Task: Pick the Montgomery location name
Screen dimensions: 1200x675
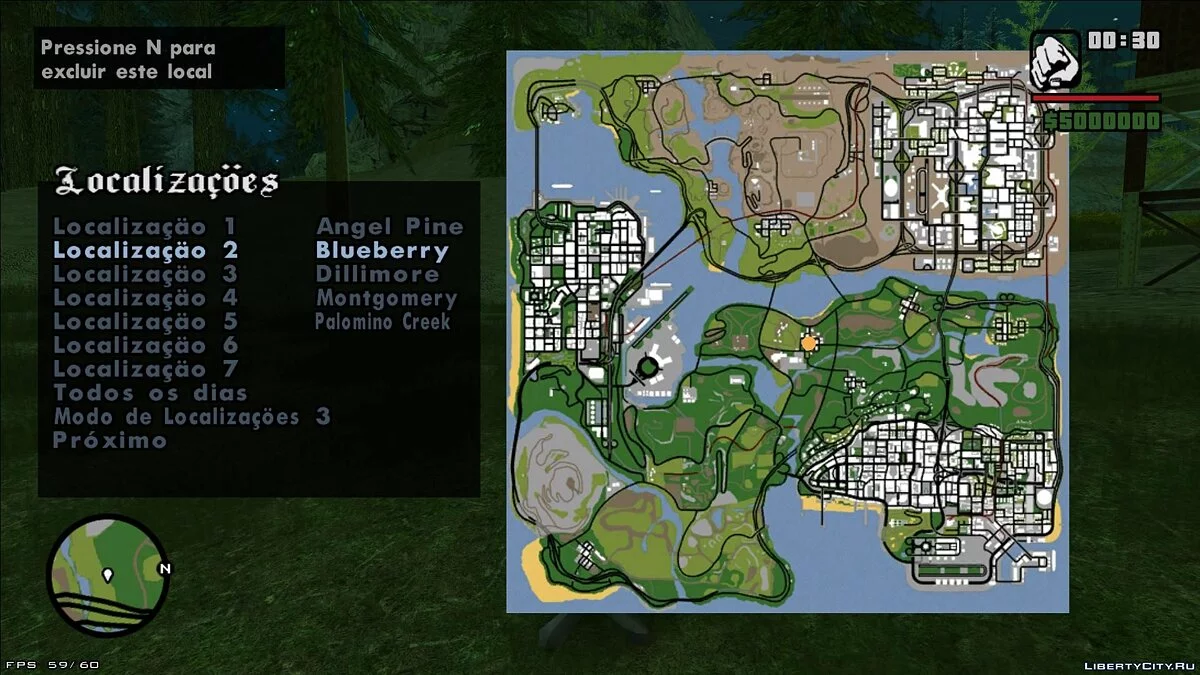Action: pos(386,298)
